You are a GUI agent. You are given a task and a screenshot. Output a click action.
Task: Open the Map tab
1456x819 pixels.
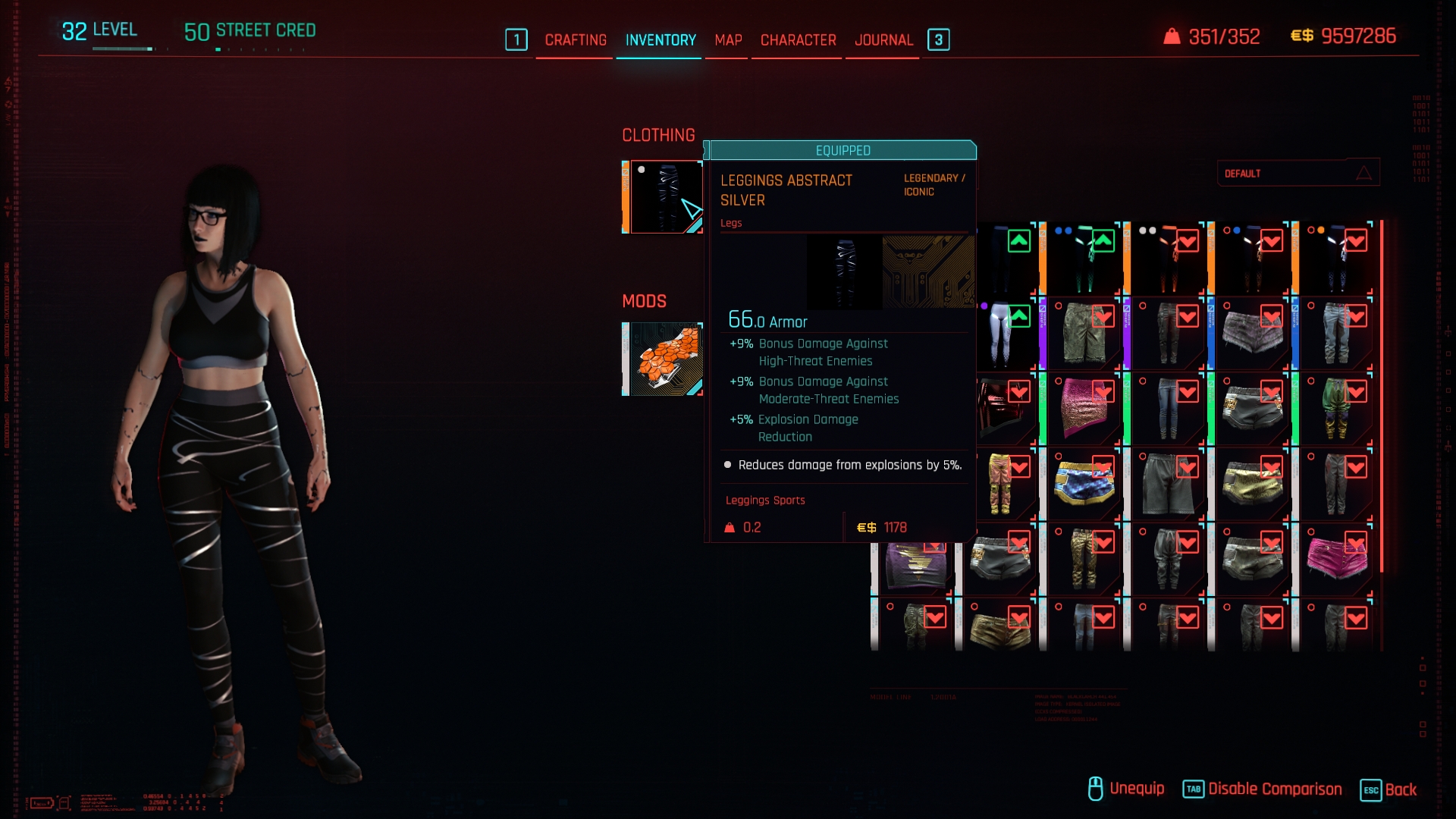(728, 40)
